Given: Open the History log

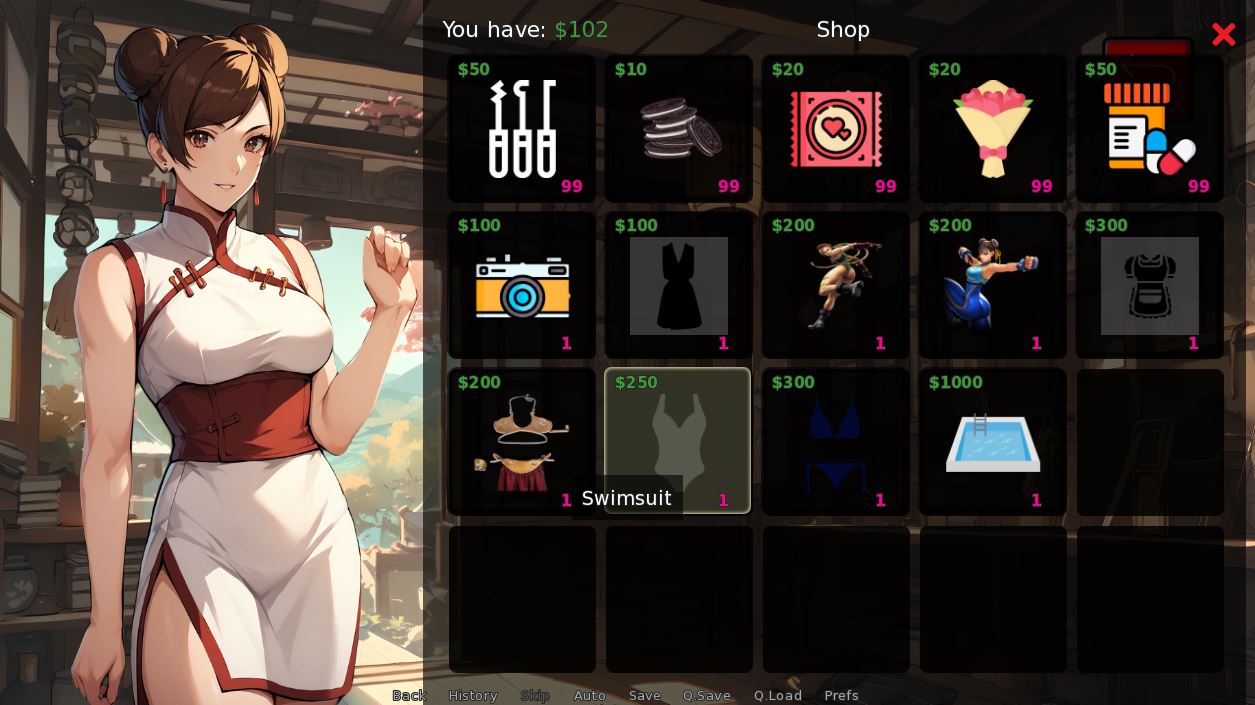Looking at the screenshot, I should click(473, 695).
